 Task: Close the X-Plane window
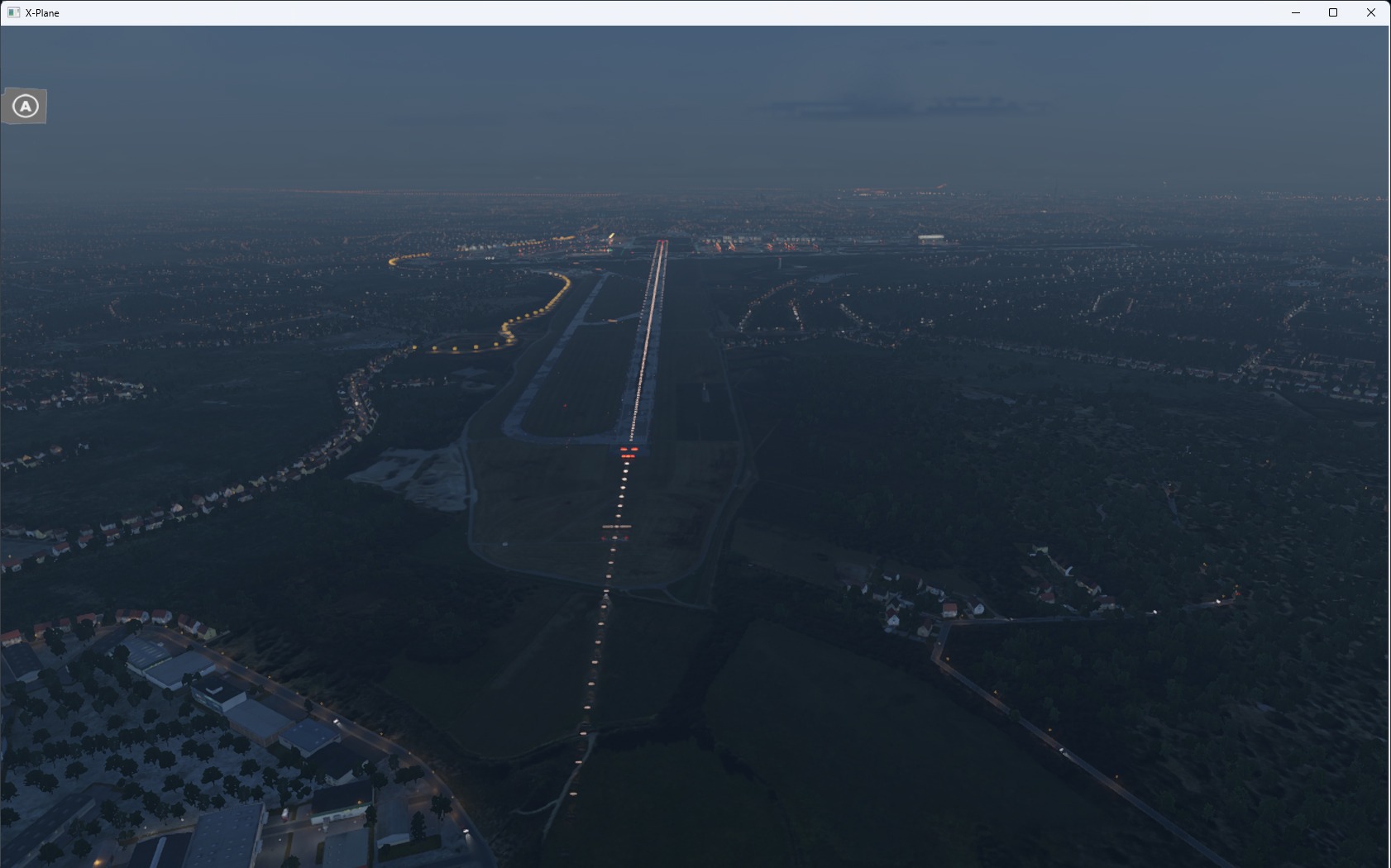tap(1370, 12)
